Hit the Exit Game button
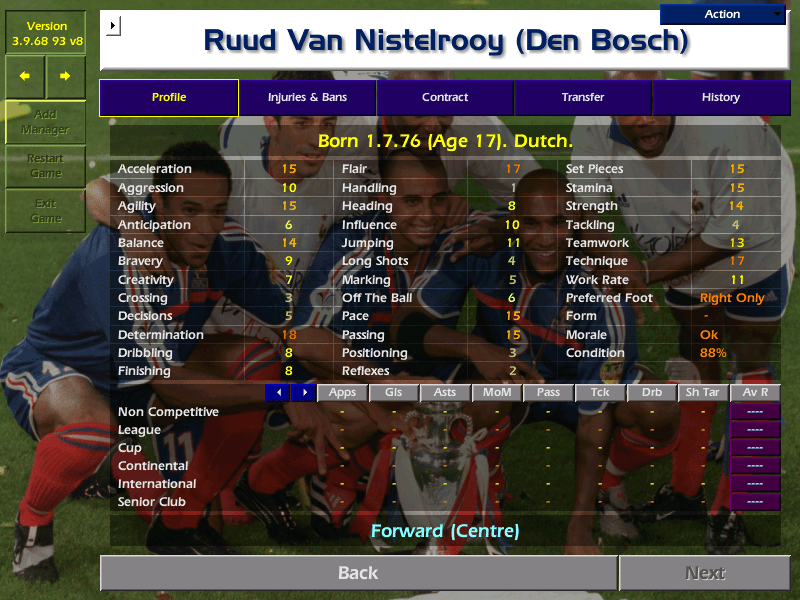Viewport: 800px width, 600px height. 45,211
